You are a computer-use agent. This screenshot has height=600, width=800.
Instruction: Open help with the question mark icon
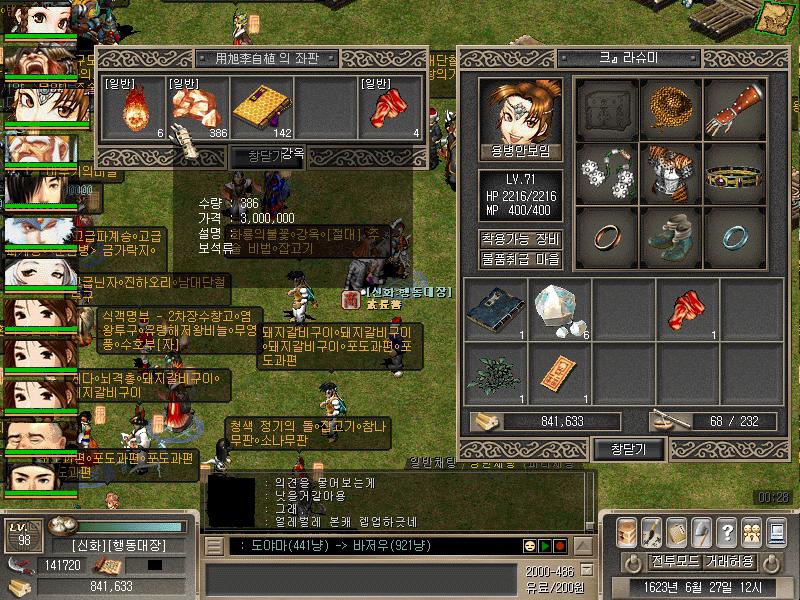click(x=727, y=532)
